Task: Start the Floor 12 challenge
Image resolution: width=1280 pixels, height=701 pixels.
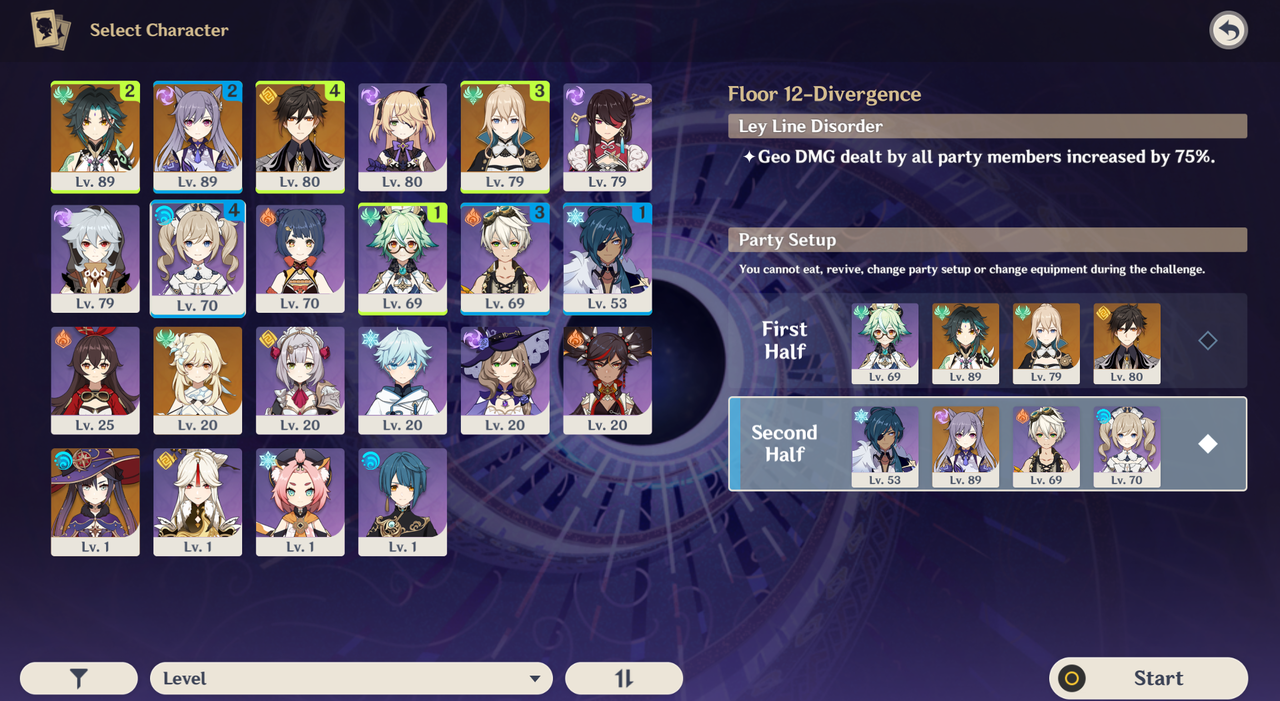Action: [x=1148, y=678]
